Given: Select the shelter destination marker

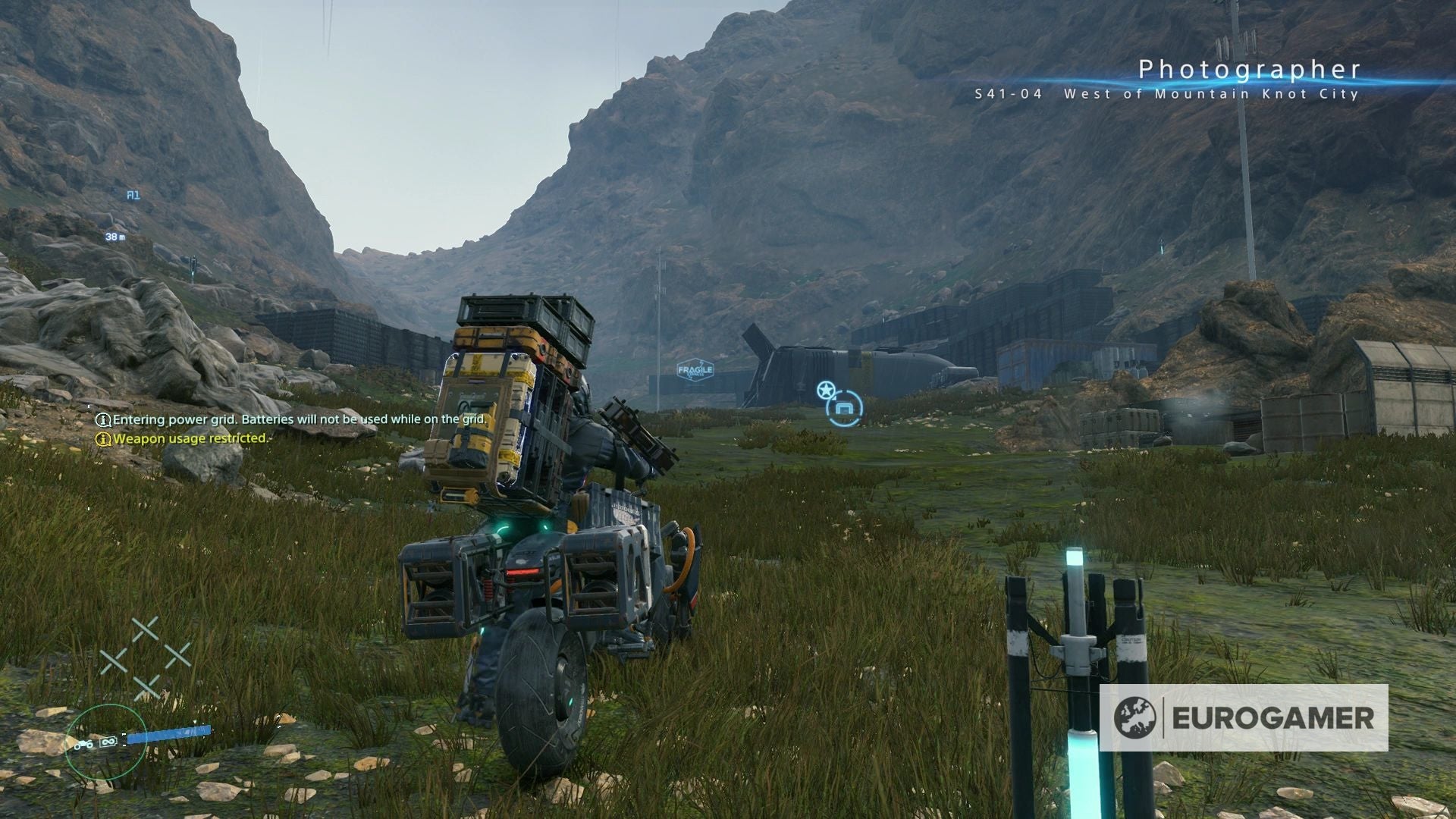Looking at the screenshot, I should 844,409.
